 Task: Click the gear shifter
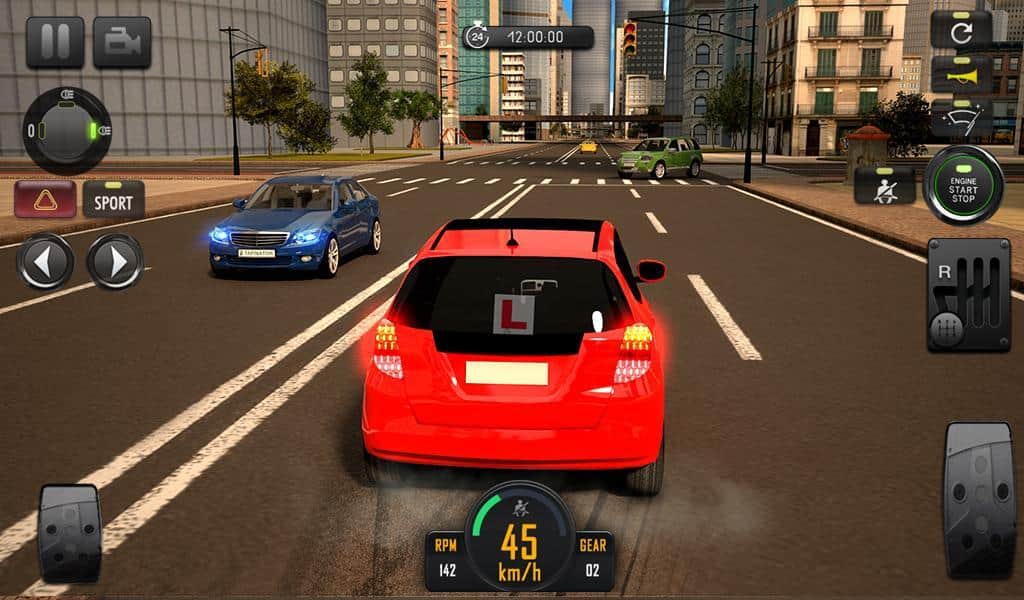(968, 294)
